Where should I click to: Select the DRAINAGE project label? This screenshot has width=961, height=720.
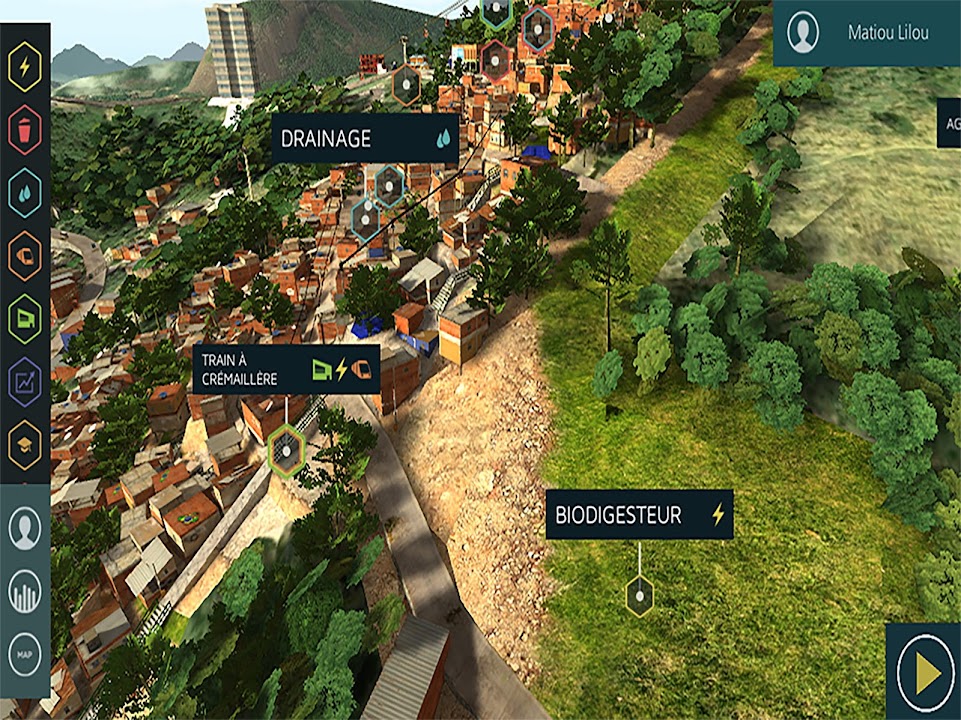tap(365, 139)
